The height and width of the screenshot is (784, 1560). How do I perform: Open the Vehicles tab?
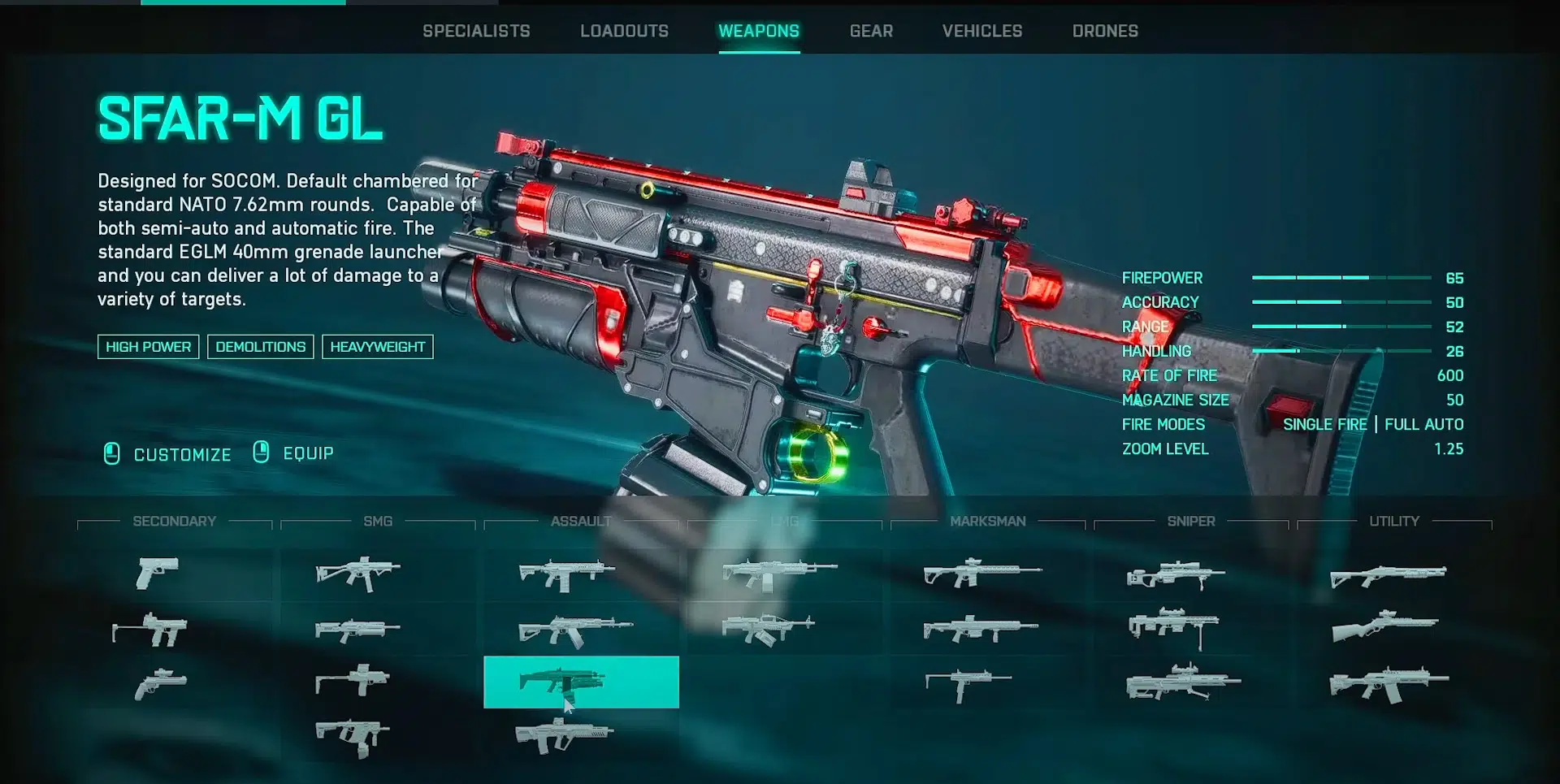[x=982, y=31]
